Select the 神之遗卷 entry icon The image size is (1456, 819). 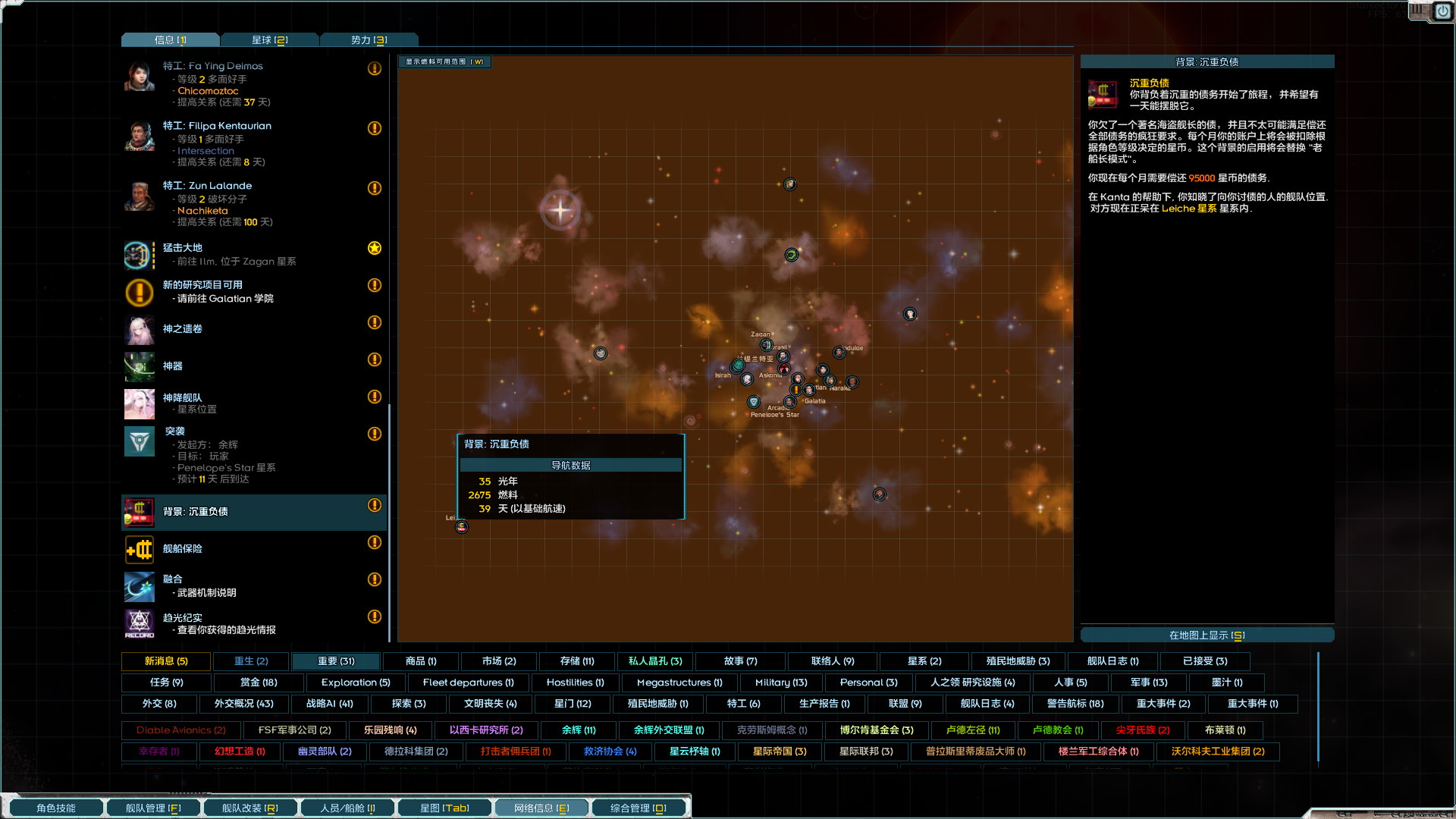pos(139,330)
